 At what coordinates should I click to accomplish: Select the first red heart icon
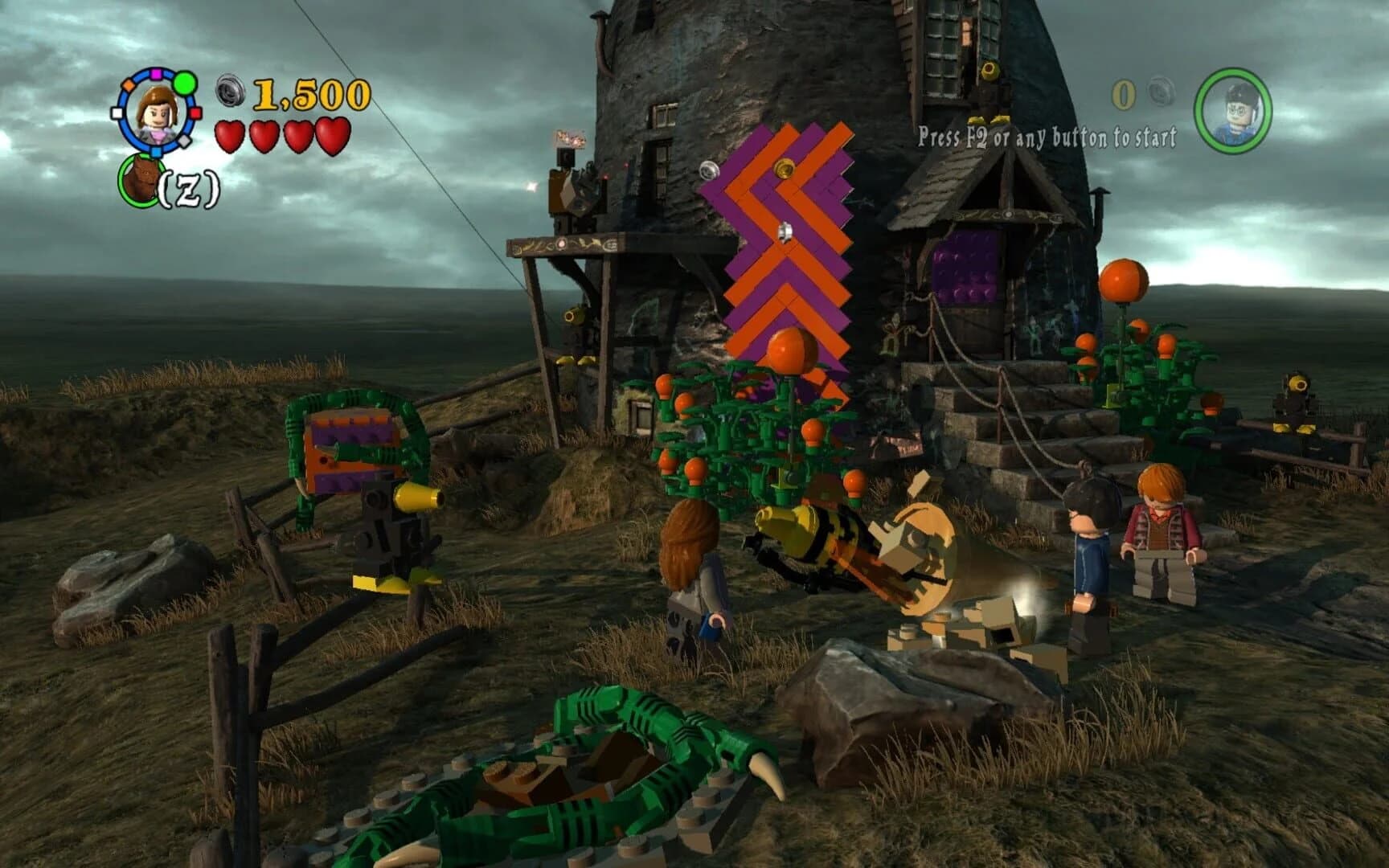coord(231,135)
